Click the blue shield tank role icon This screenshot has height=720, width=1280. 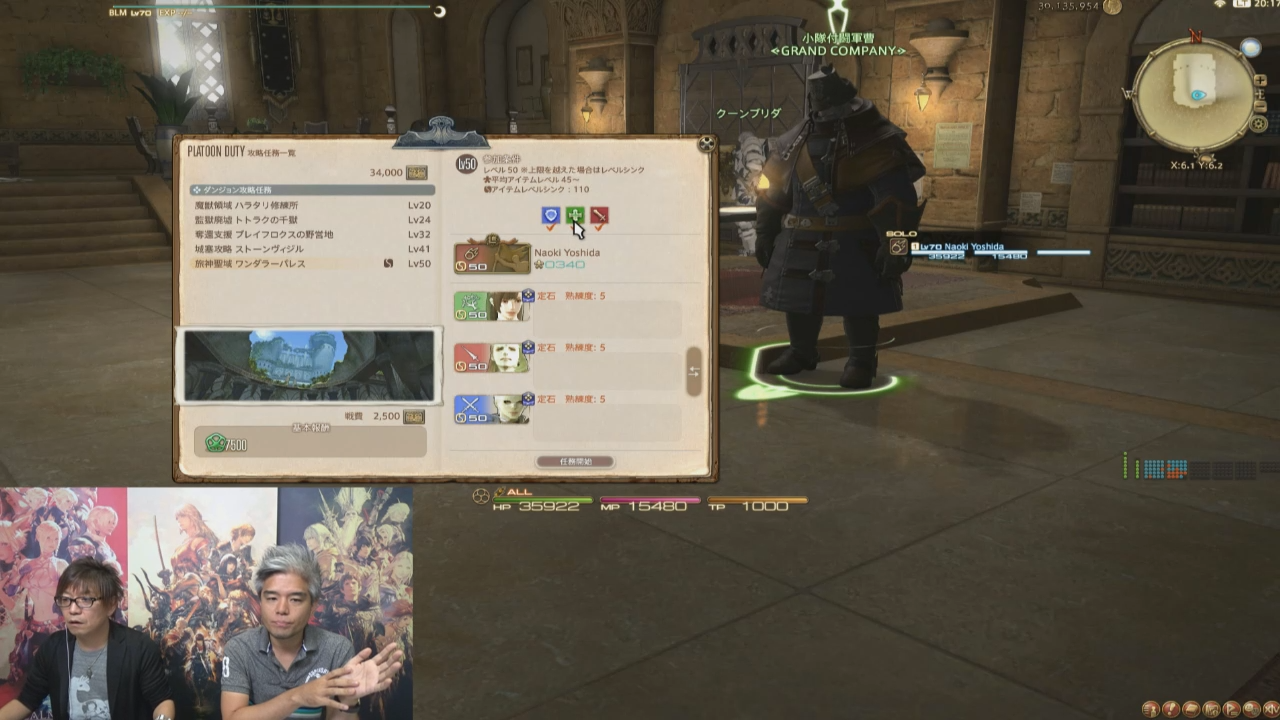click(550, 215)
